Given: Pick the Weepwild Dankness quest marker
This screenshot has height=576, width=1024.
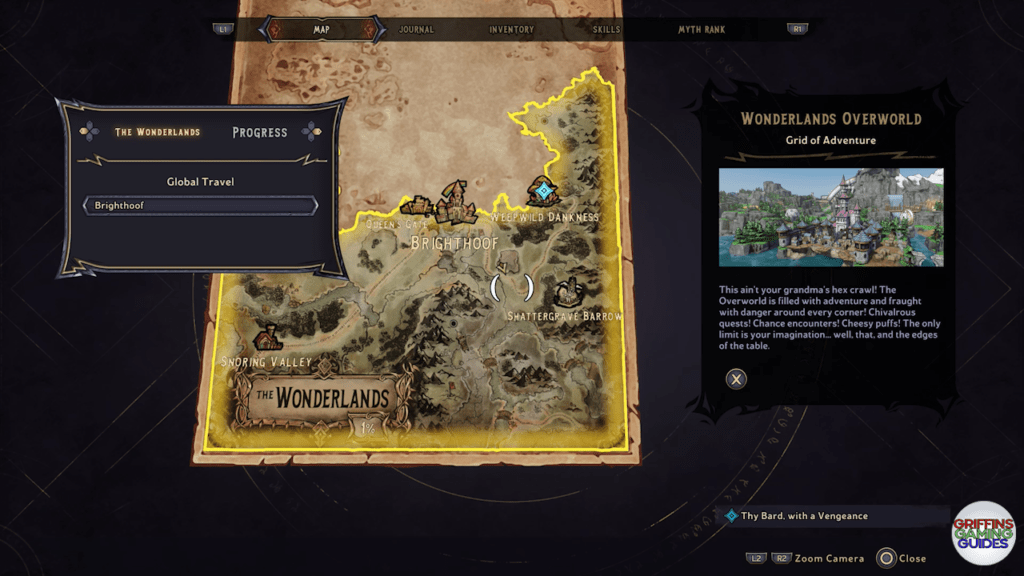Looking at the screenshot, I should point(542,190).
